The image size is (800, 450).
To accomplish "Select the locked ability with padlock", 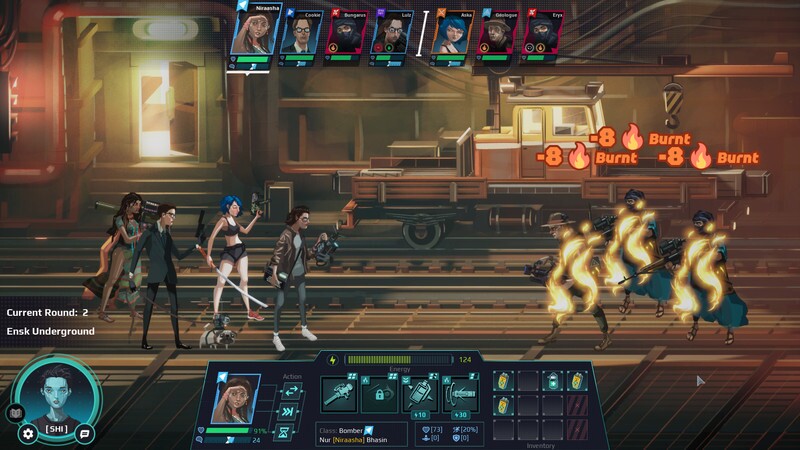I will click(x=380, y=395).
